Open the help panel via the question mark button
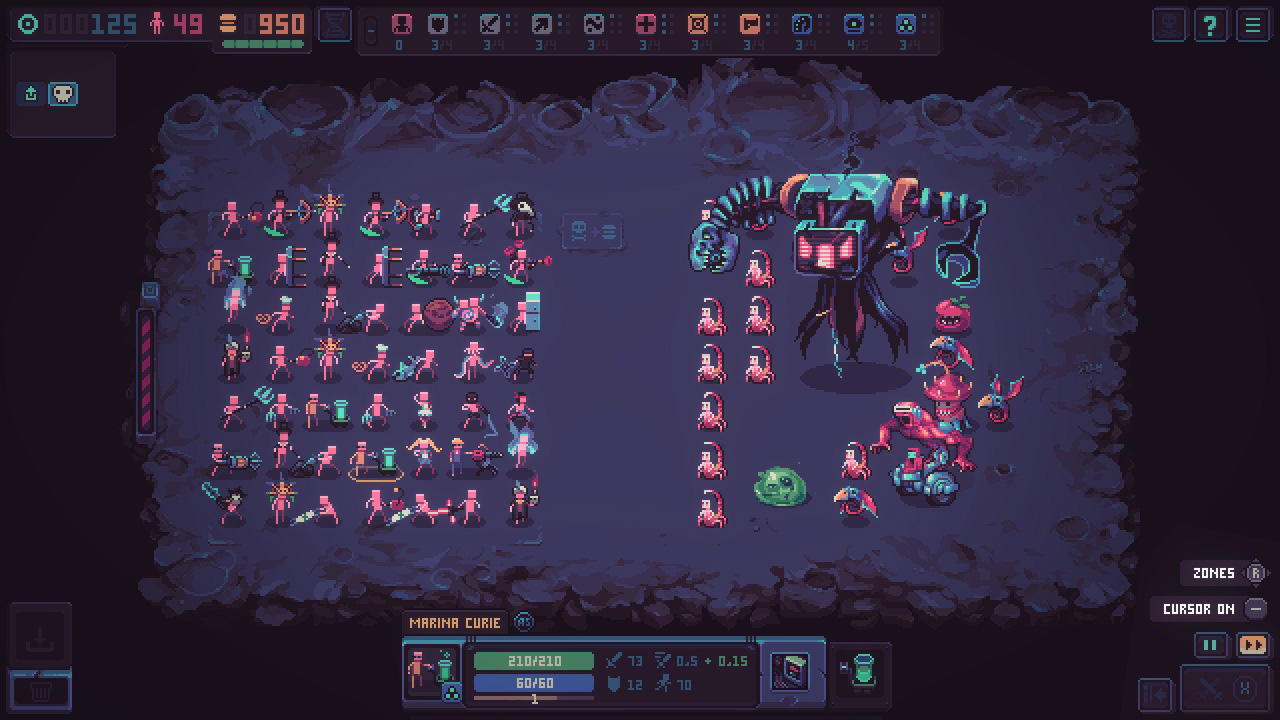1280x720 pixels. [1210, 25]
